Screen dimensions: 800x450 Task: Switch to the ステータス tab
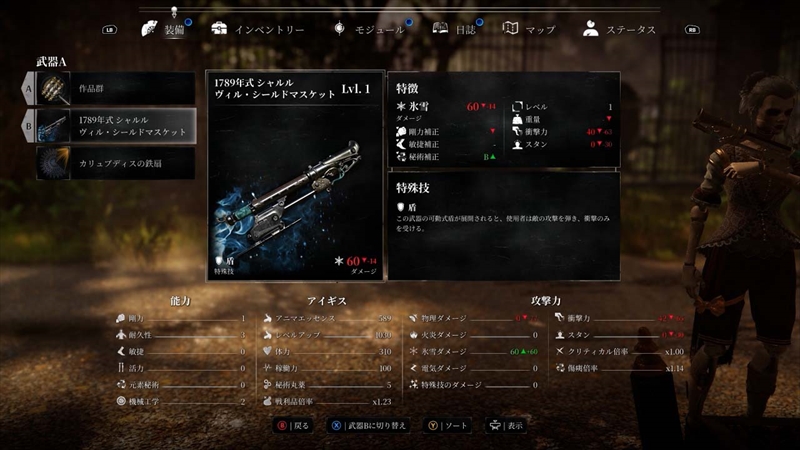click(x=620, y=29)
